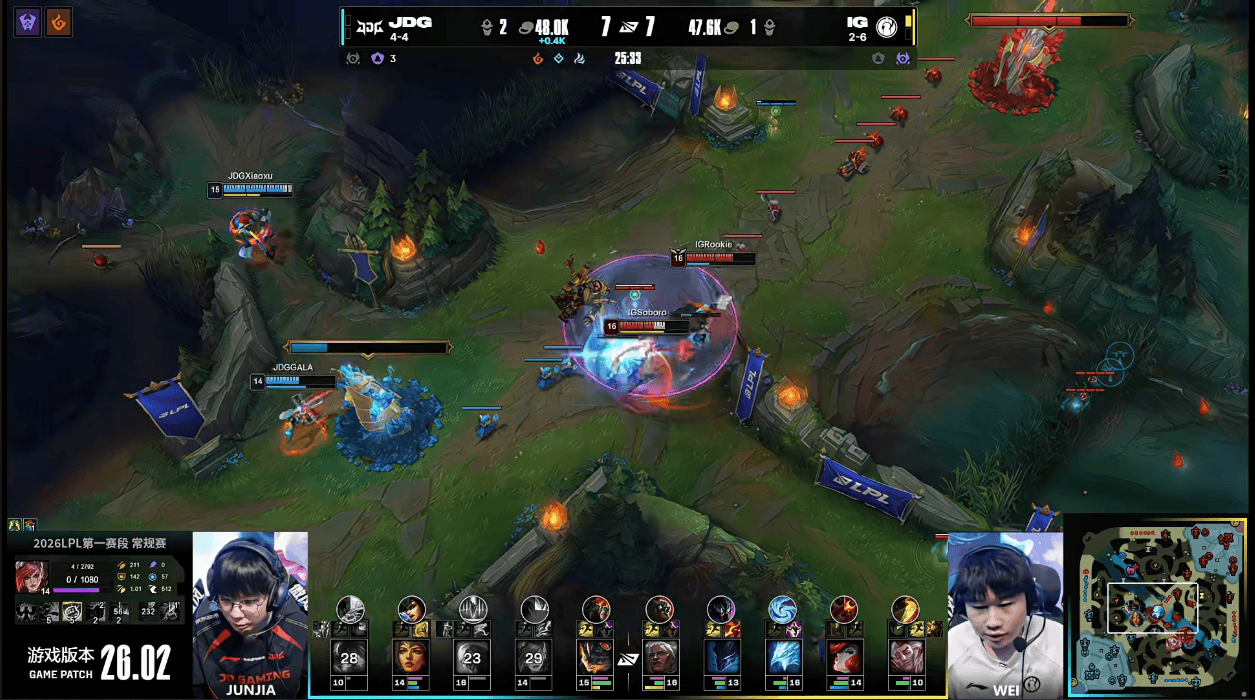Image resolution: width=1255 pixels, height=700 pixels.
Task: Select the gold-bordered item in the stats panel
Action: (73, 612)
